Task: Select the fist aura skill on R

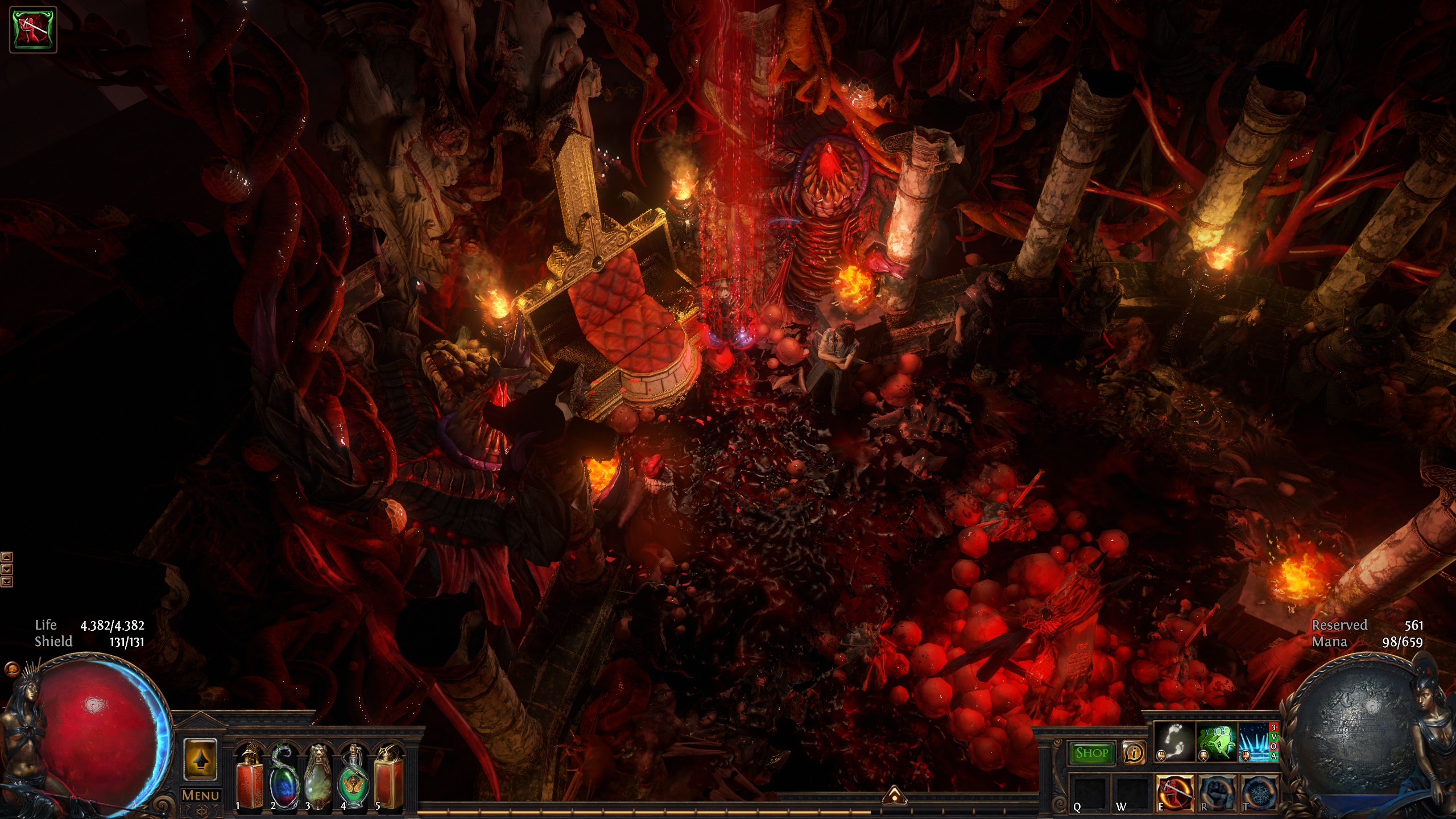Action: (1217, 792)
